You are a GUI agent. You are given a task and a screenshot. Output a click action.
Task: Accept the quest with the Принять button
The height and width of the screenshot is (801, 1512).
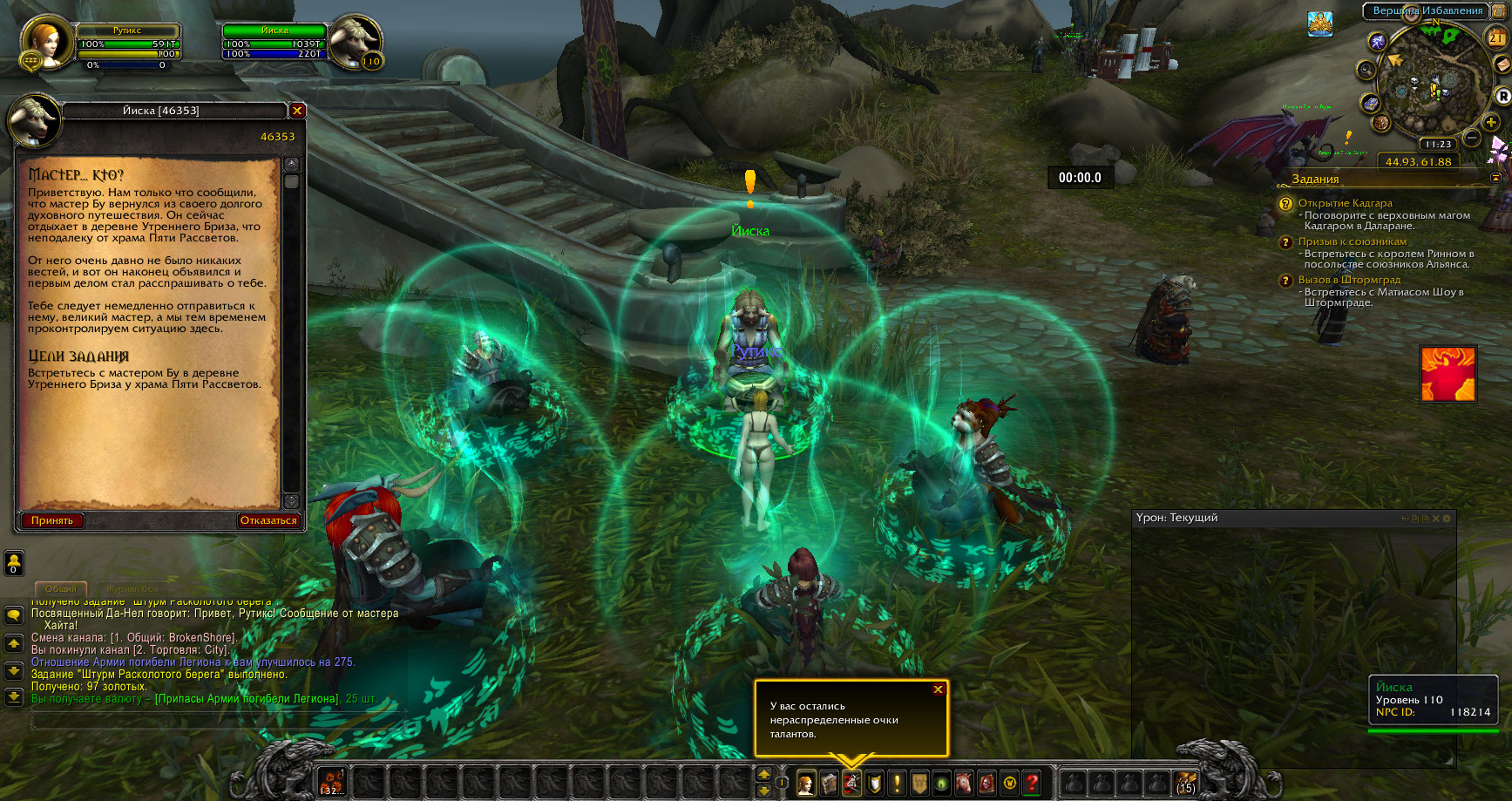point(52,521)
